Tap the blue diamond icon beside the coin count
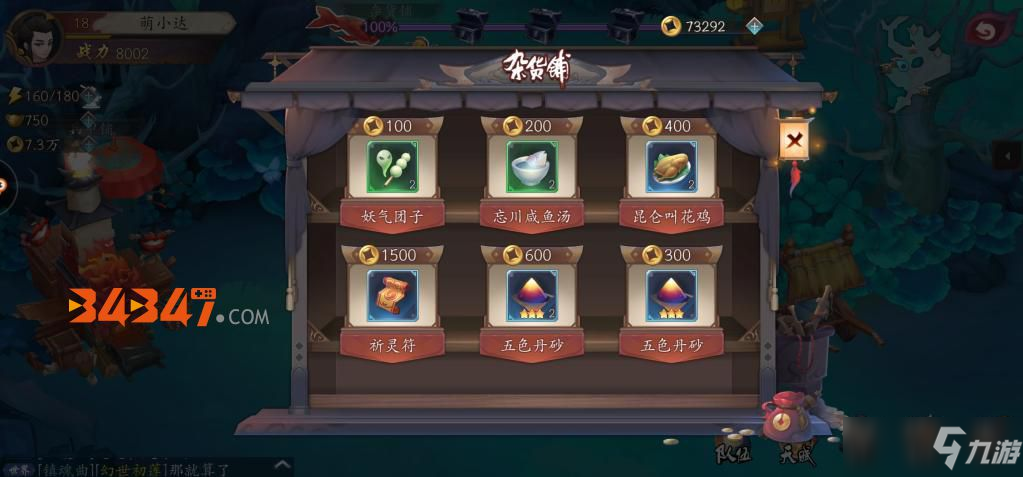Viewport: 1023px width, 477px height. click(754, 27)
